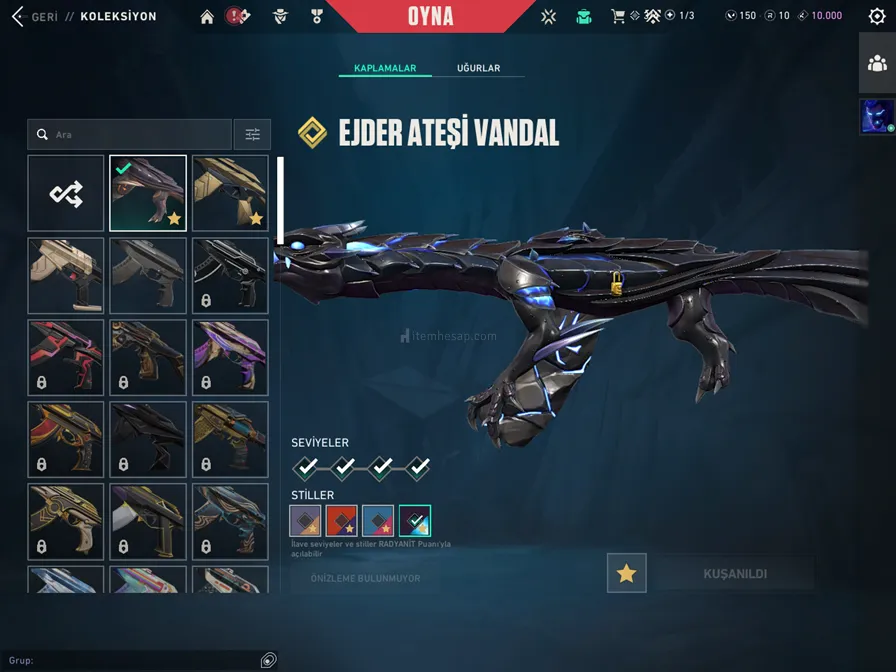Choose the blue style variant swatch

coord(378,520)
